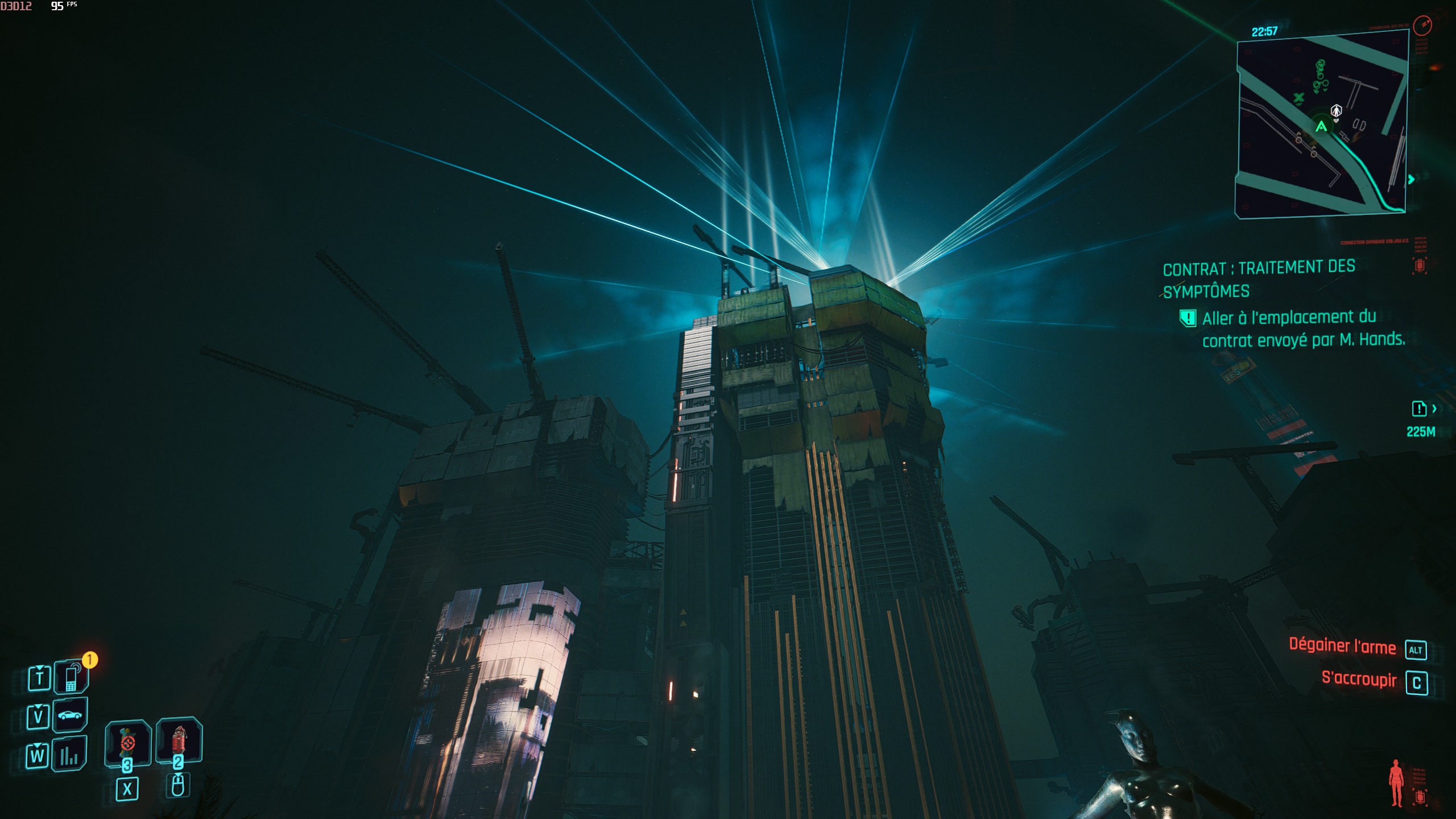Viewport: 1456px width, 819px height.
Task: Toggle the red relic warning icon on right edge
Action: point(1420,265)
